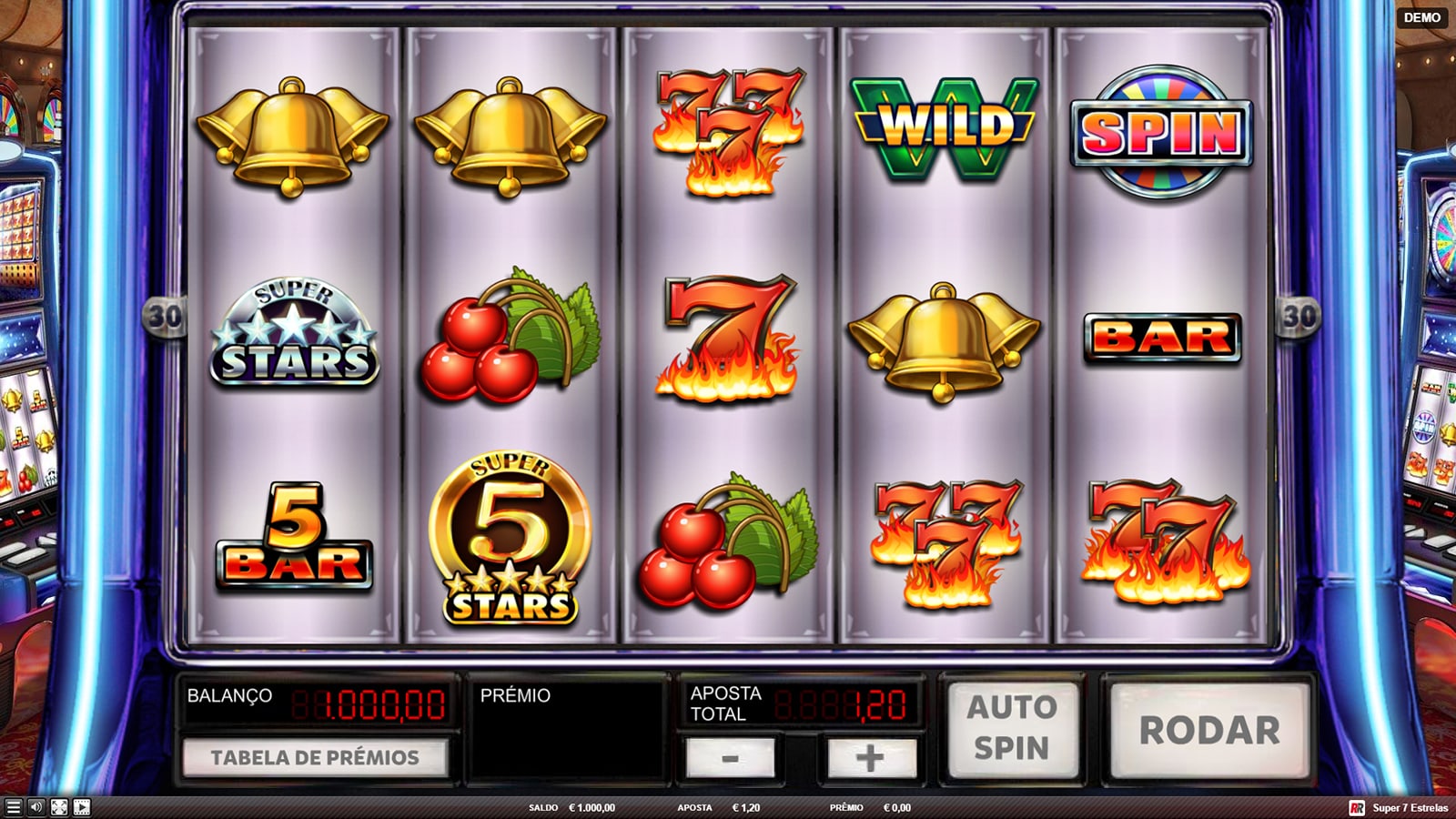Viewport: 1456px width, 819px height.
Task: Click the right 30 paylines badge
Action: (1299, 317)
